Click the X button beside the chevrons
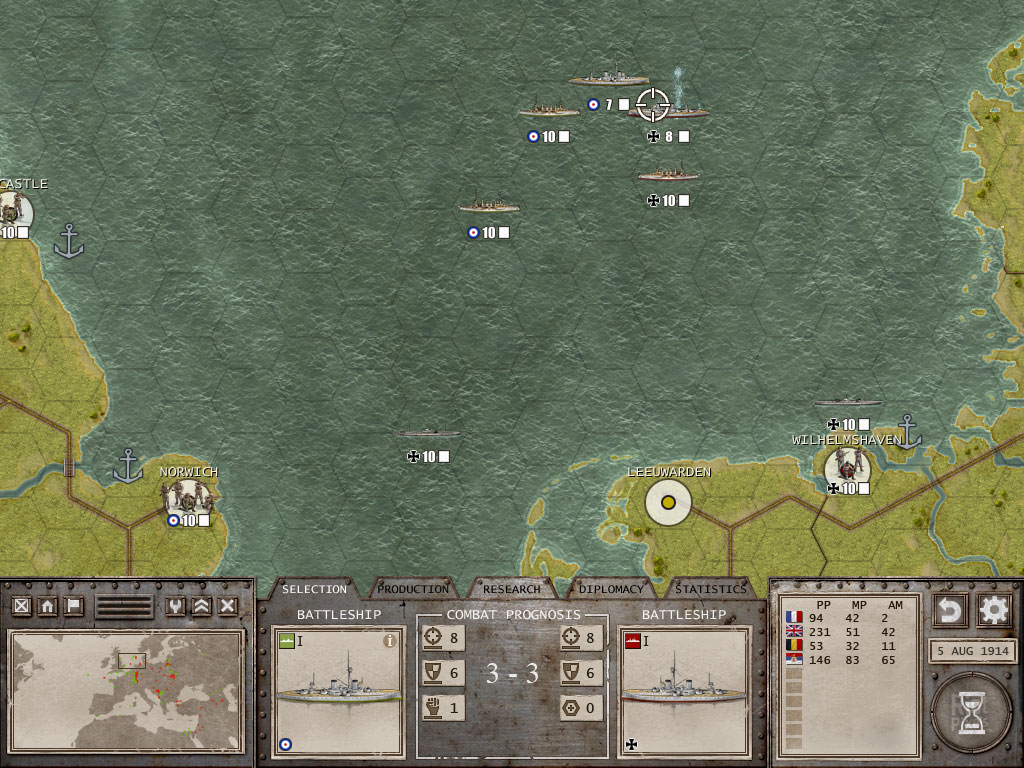 (x=228, y=606)
